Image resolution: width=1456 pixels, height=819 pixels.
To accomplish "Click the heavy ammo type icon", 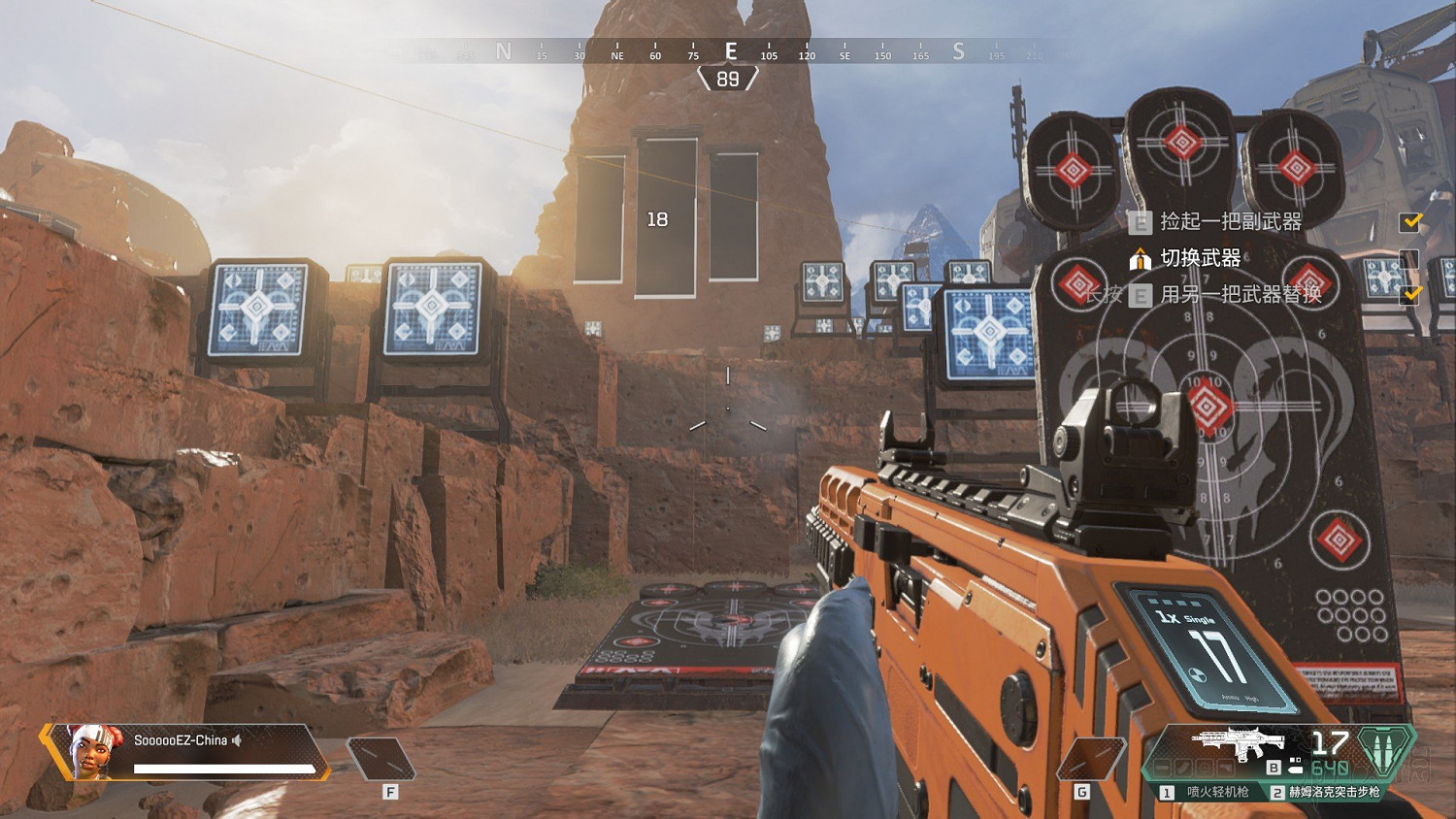I will [1388, 750].
